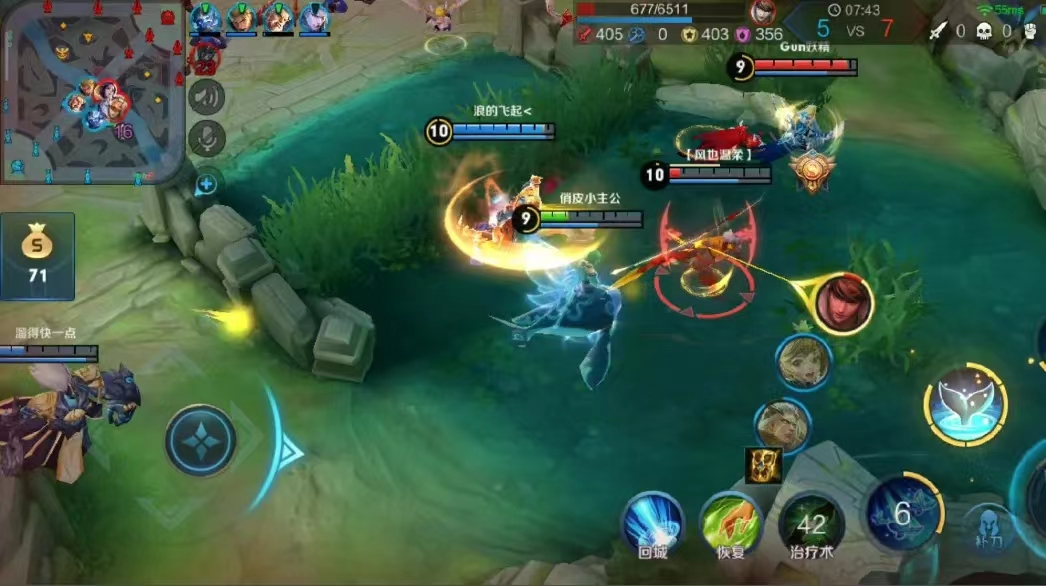Target the blonde girl enemy hero portrait
The width and height of the screenshot is (1046, 586).
(803, 362)
